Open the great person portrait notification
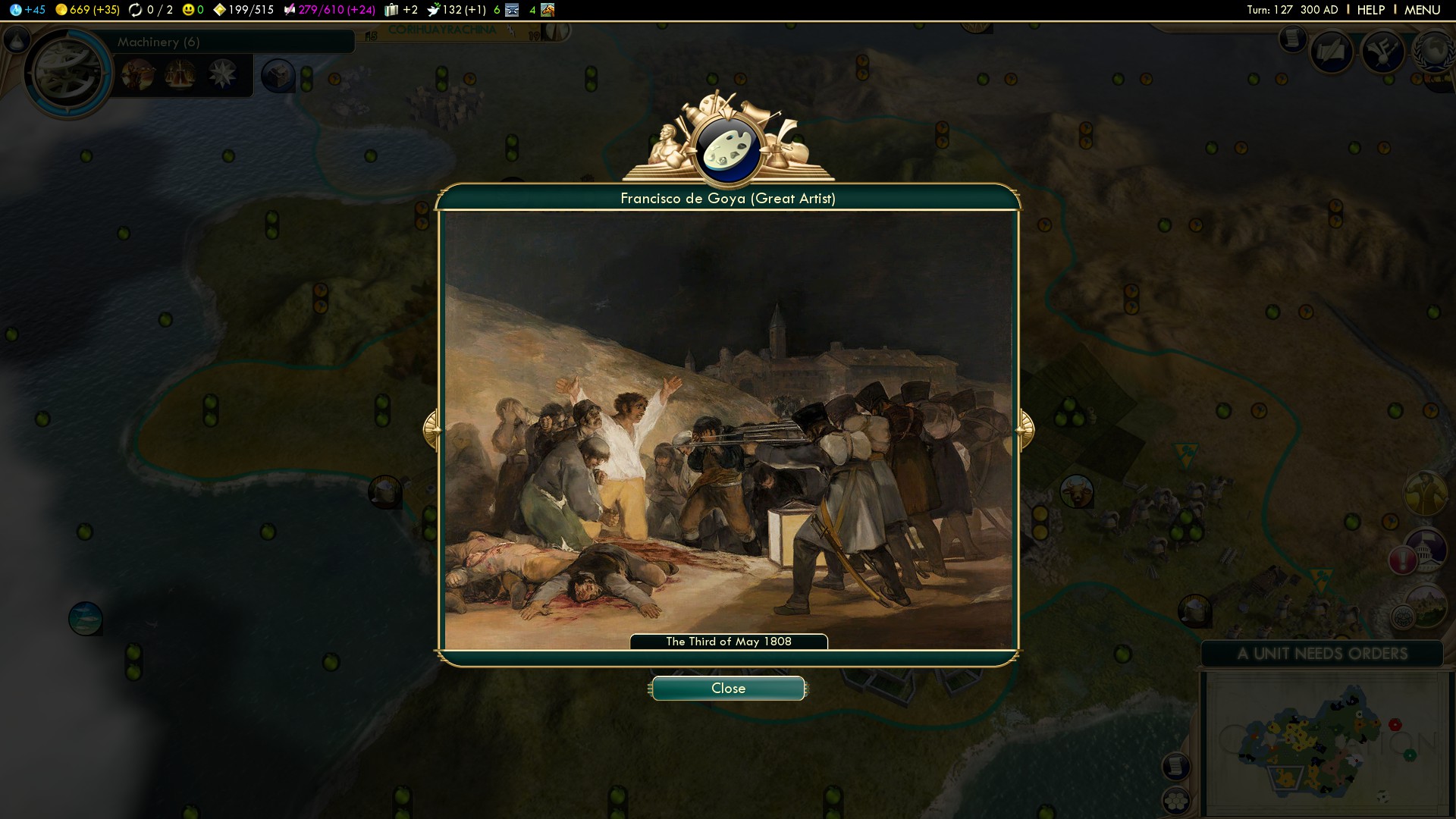The image size is (1456, 819). click(x=1424, y=493)
